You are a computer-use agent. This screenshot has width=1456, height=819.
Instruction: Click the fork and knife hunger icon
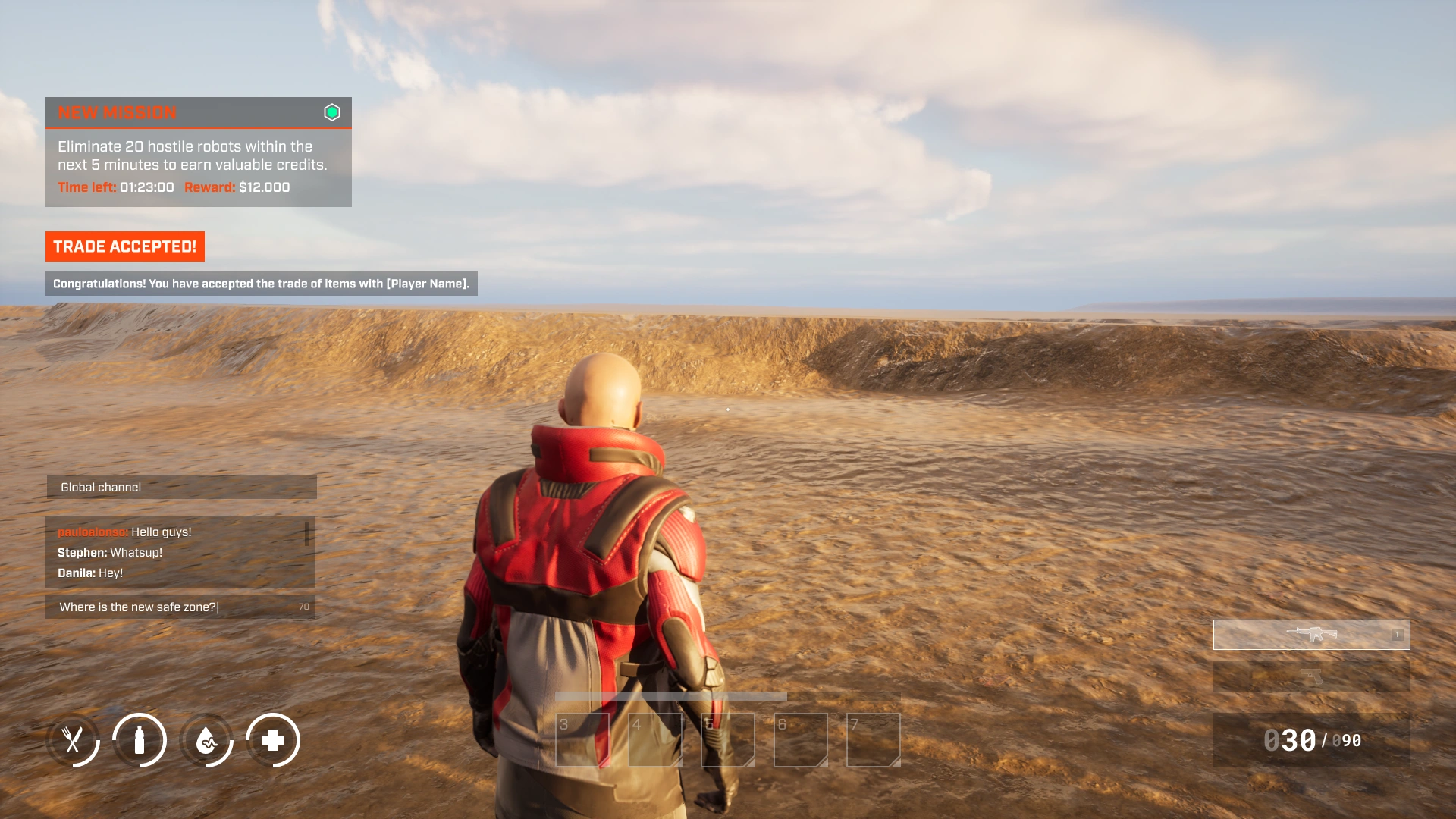click(x=73, y=740)
